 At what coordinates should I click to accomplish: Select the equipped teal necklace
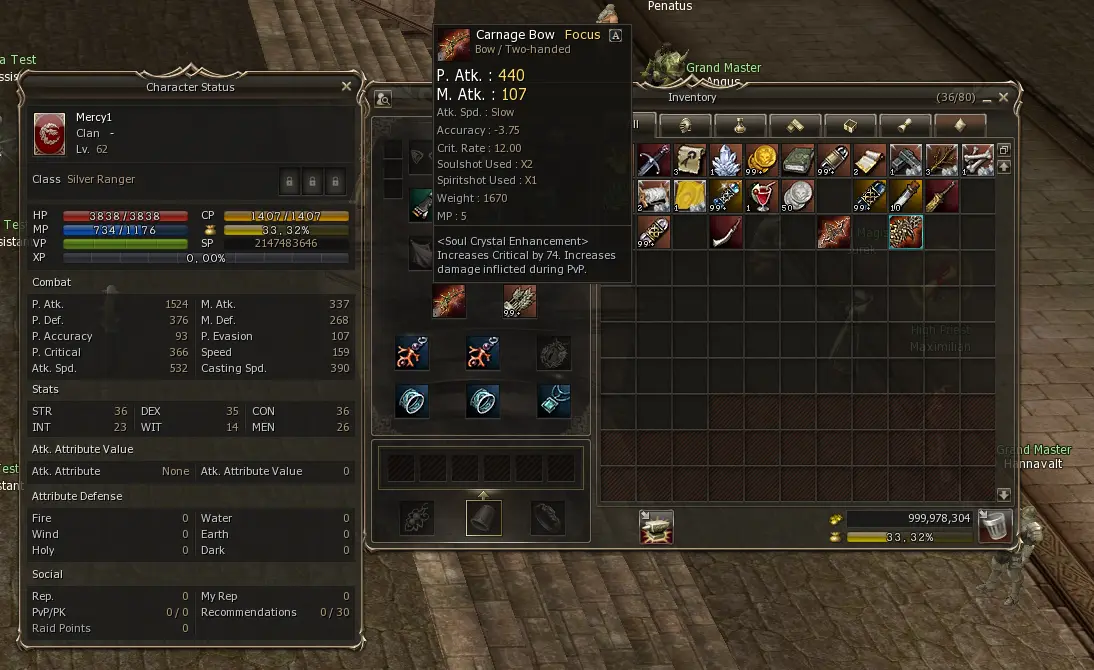click(554, 401)
